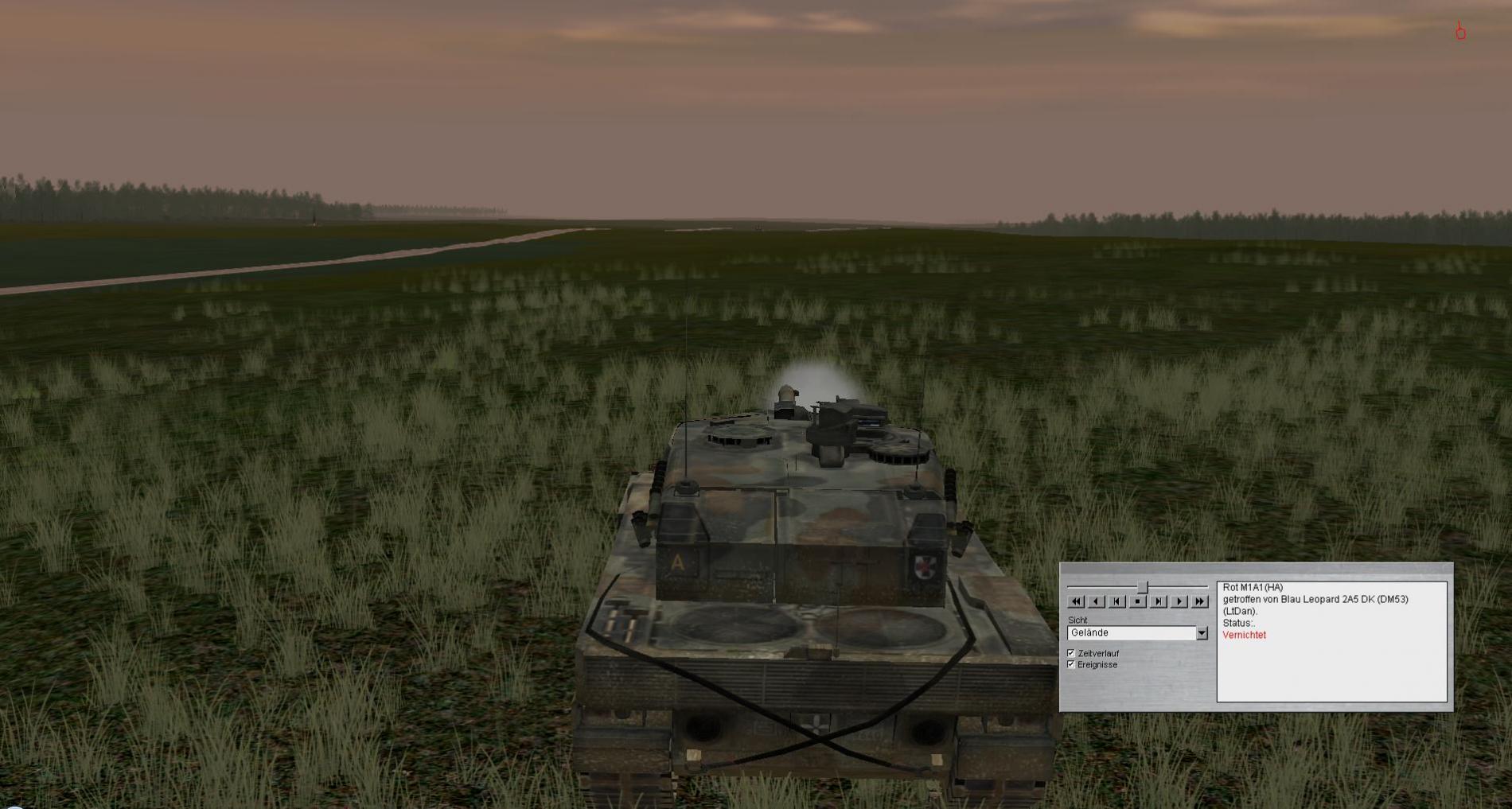
Task: Toggle the Zeitverlauf checkbox
Action: (1071, 653)
